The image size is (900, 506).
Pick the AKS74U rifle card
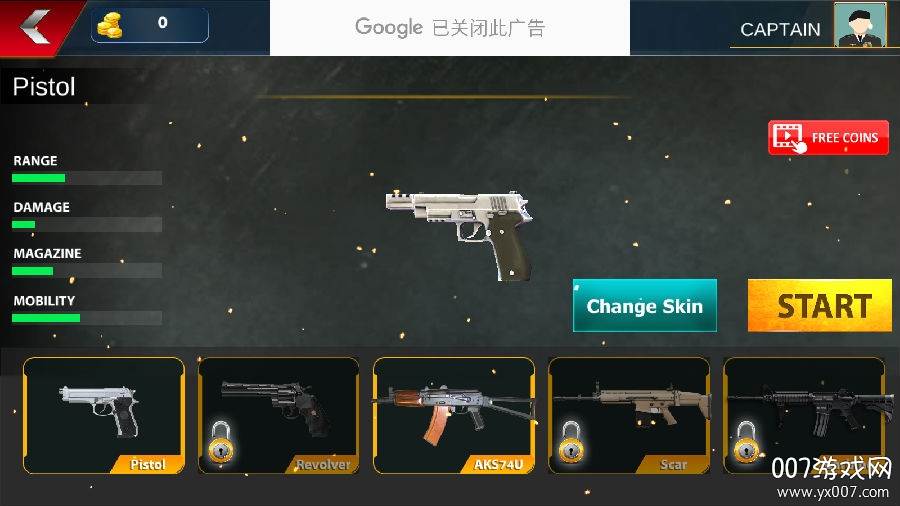click(454, 415)
